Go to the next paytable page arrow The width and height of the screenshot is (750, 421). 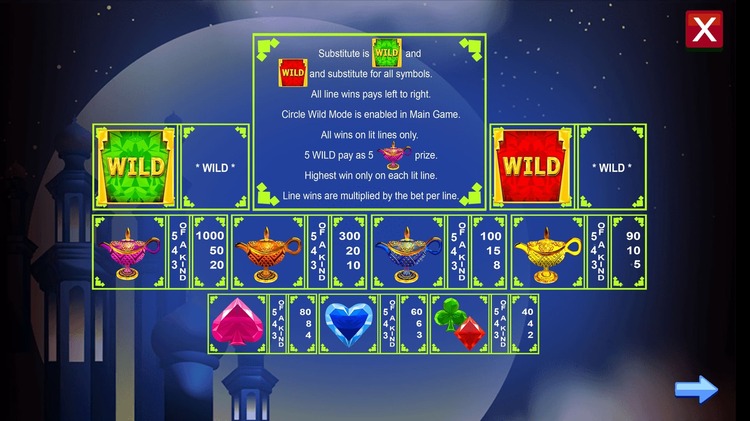(x=696, y=389)
